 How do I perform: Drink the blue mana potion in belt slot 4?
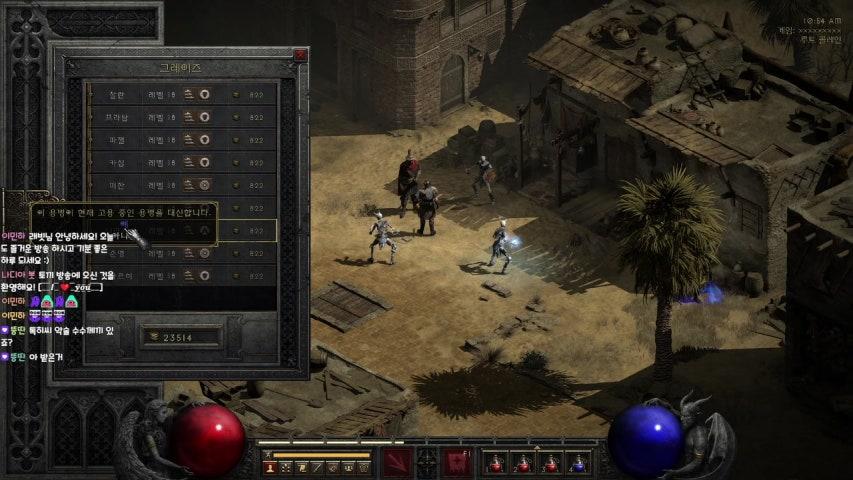click(x=577, y=463)
